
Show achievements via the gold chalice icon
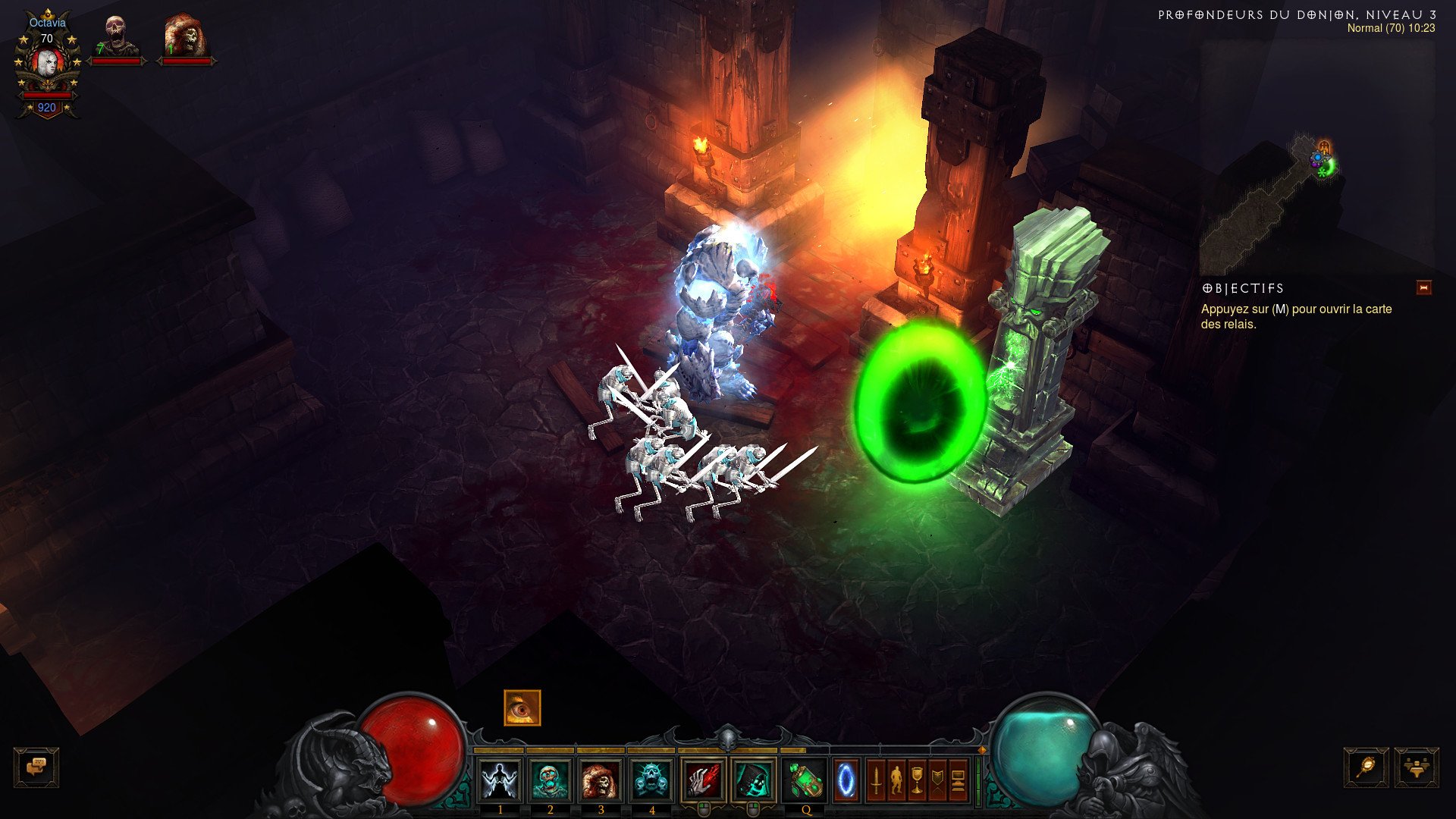(x=917, y=780)
